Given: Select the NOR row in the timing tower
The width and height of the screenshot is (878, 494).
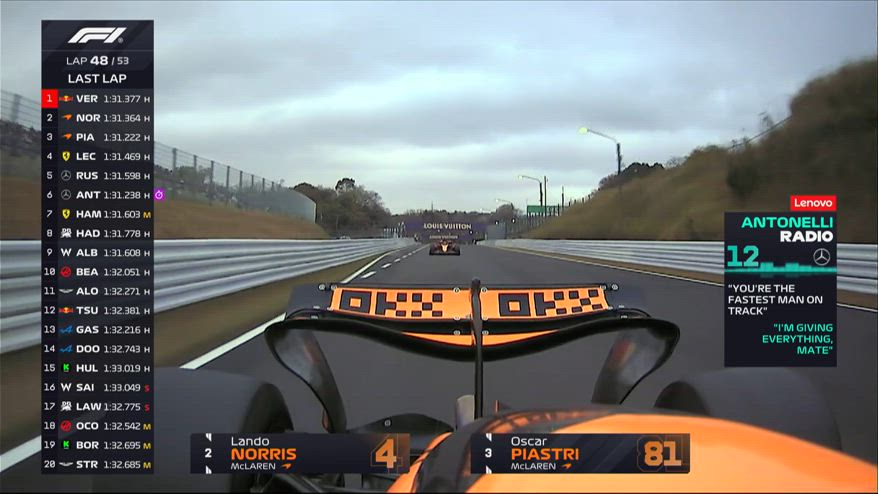Looking at the screenshot, I should pos(97,118).
